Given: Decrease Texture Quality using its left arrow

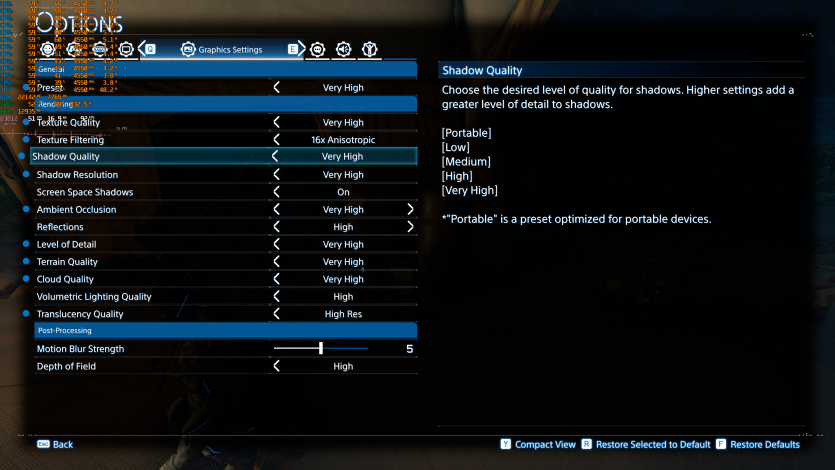Looking at the screenshot, I should (x=276, y=122).
